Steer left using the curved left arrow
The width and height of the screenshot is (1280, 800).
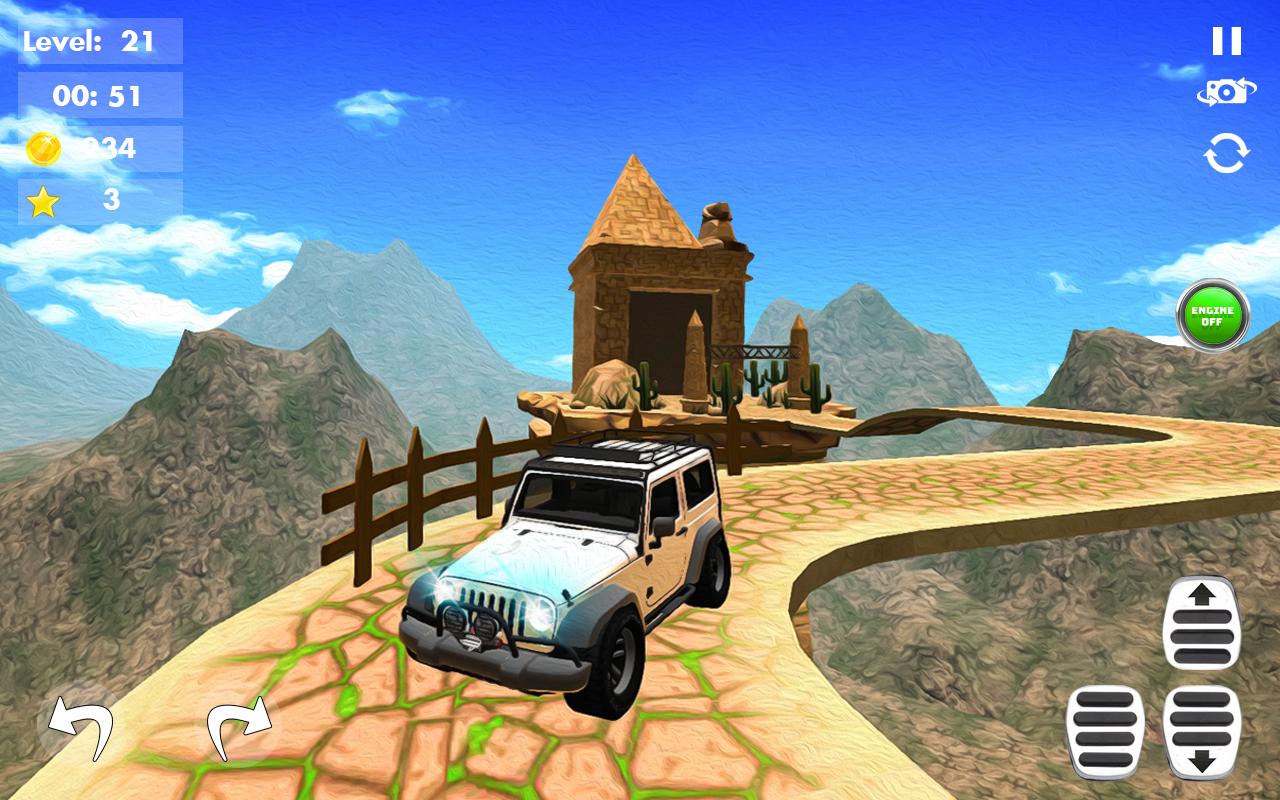pos(80,728)
